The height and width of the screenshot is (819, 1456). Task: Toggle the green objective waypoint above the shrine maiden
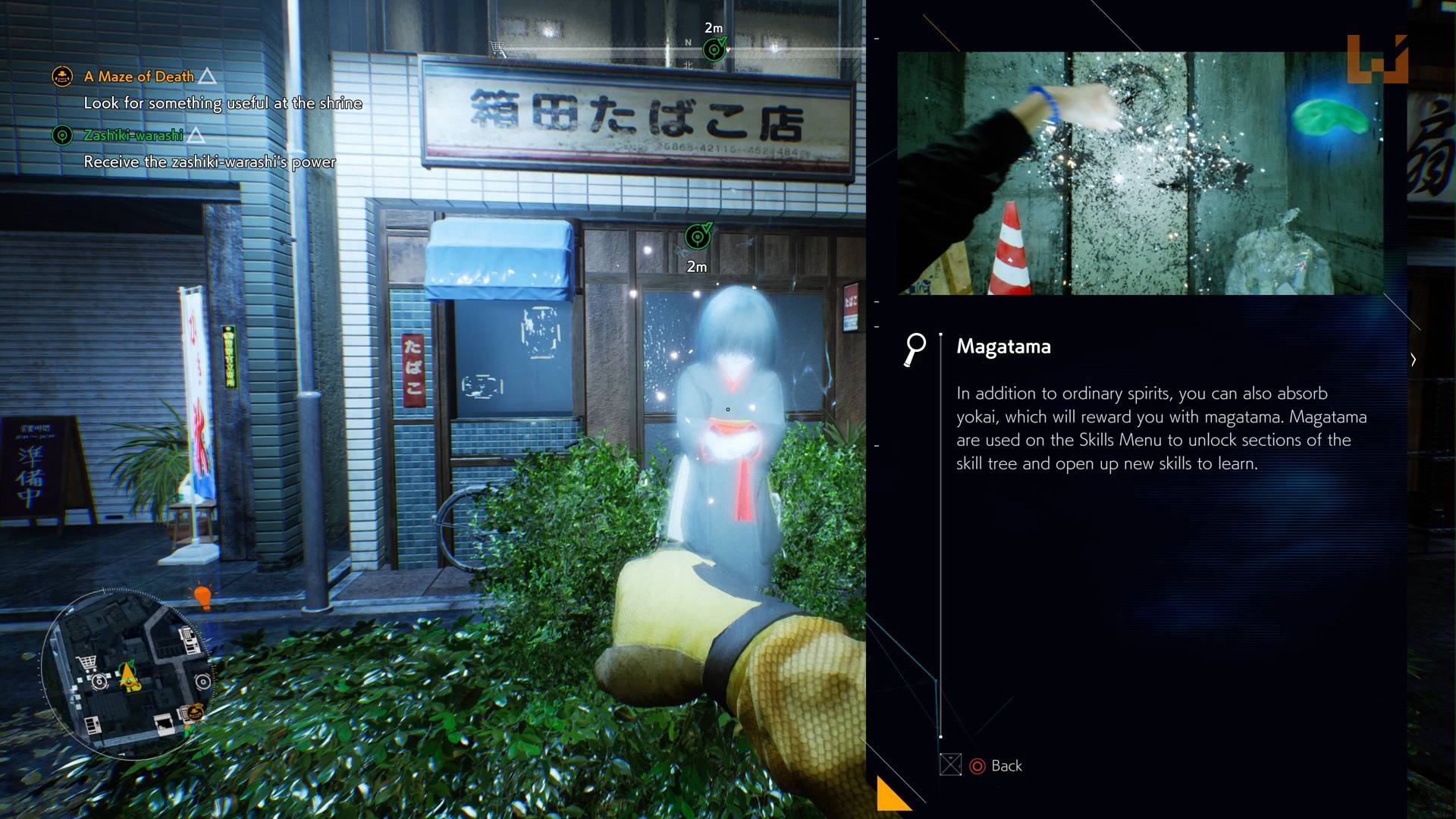(x=698, y=237)
